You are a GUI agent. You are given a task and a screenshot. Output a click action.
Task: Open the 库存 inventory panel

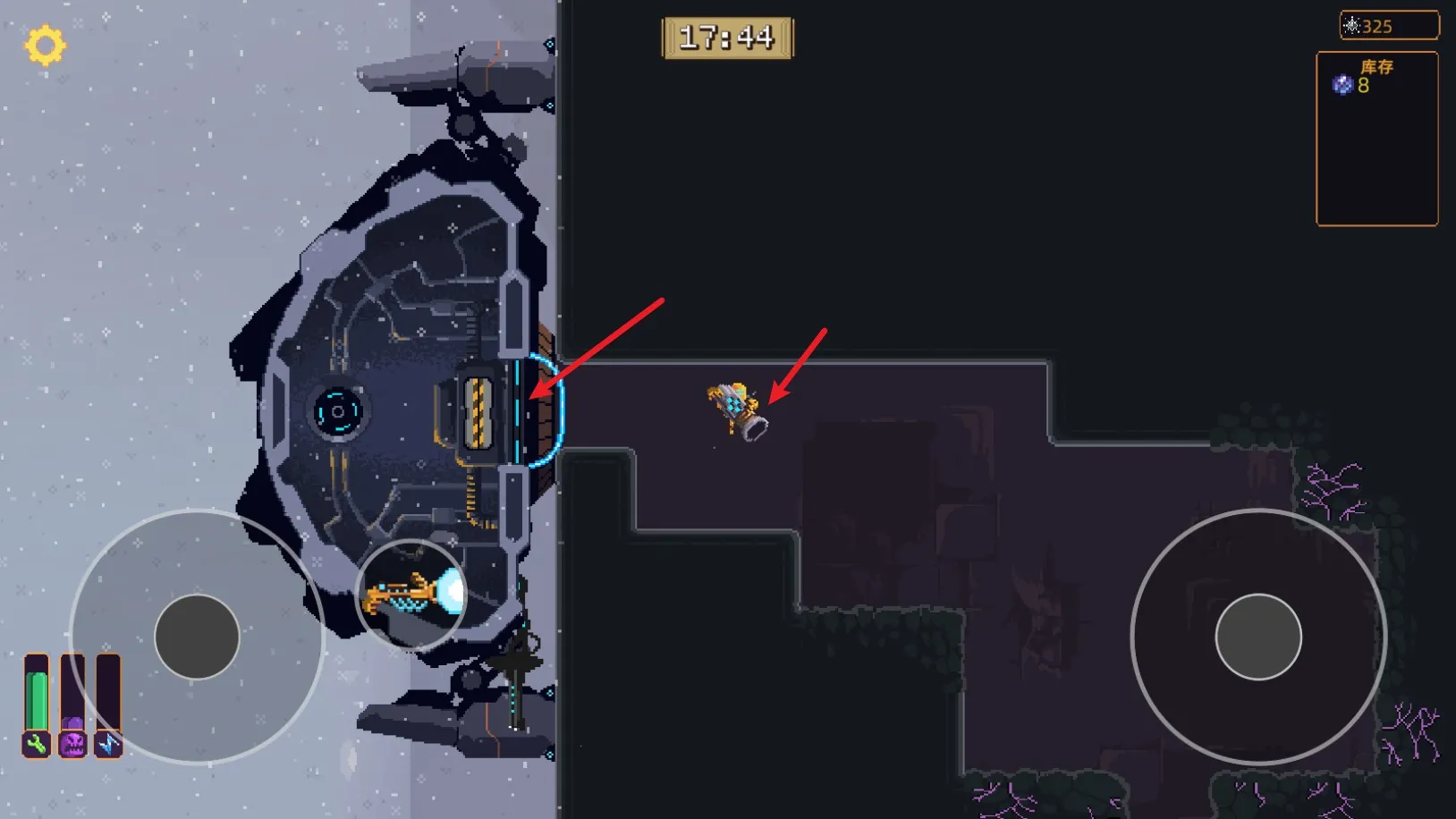[x=1376, y=139]
